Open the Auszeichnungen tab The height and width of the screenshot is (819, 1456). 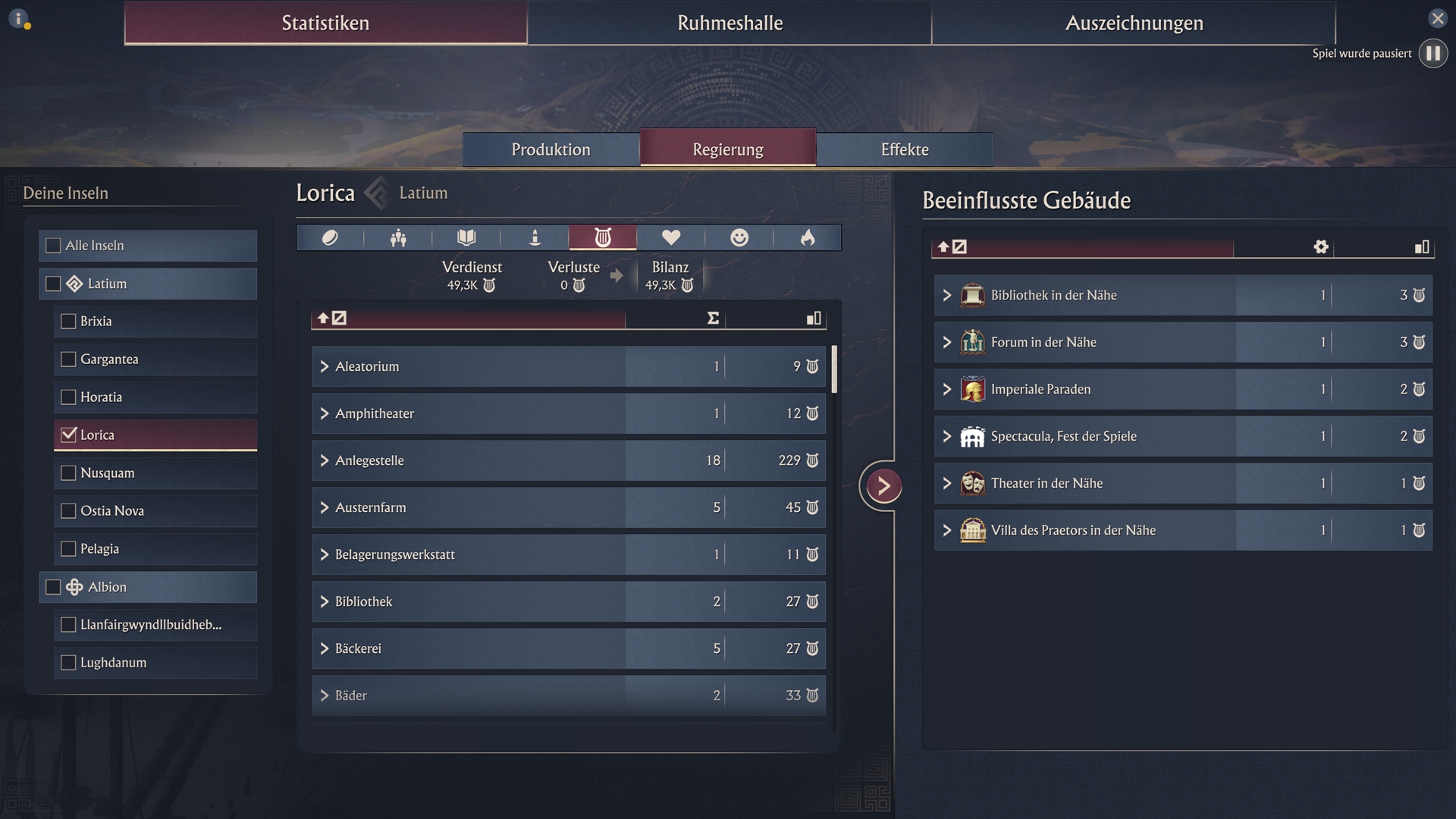click(1134, 23)
